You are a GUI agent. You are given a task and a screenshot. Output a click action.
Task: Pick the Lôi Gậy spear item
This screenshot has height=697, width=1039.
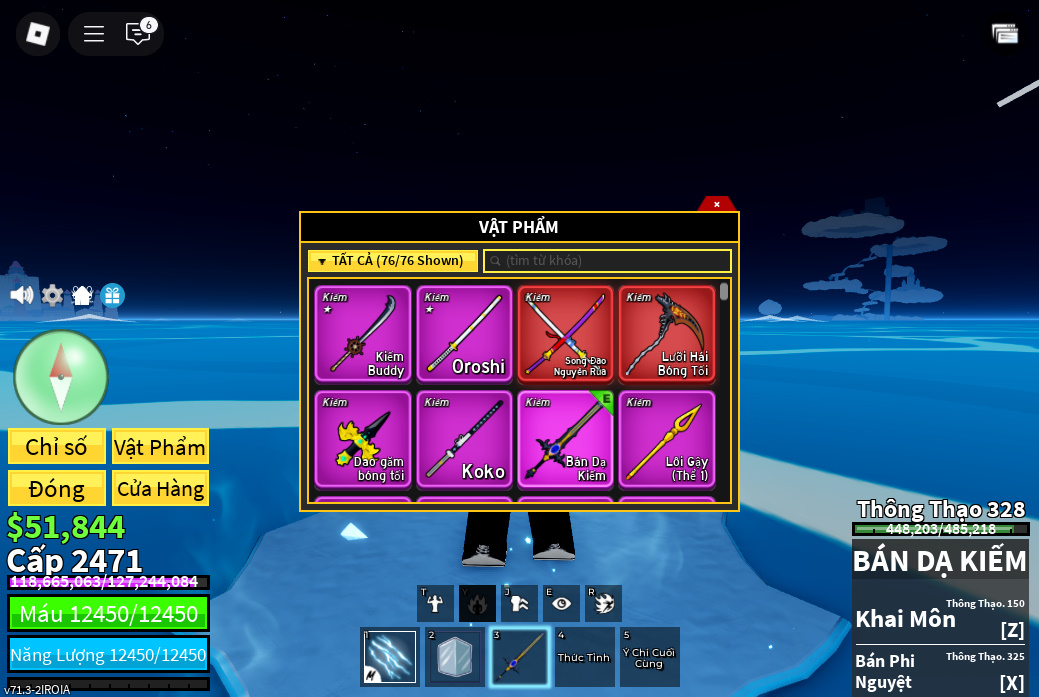666,439
